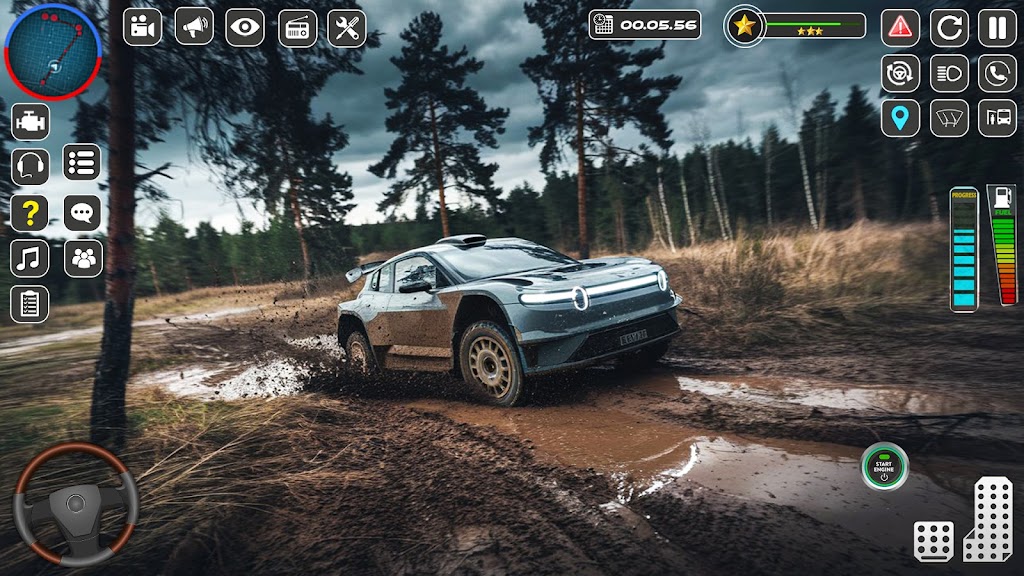Open the speech bubble chat
The height and width of the screenshot is (576, 1024).
tap(83, 213)
